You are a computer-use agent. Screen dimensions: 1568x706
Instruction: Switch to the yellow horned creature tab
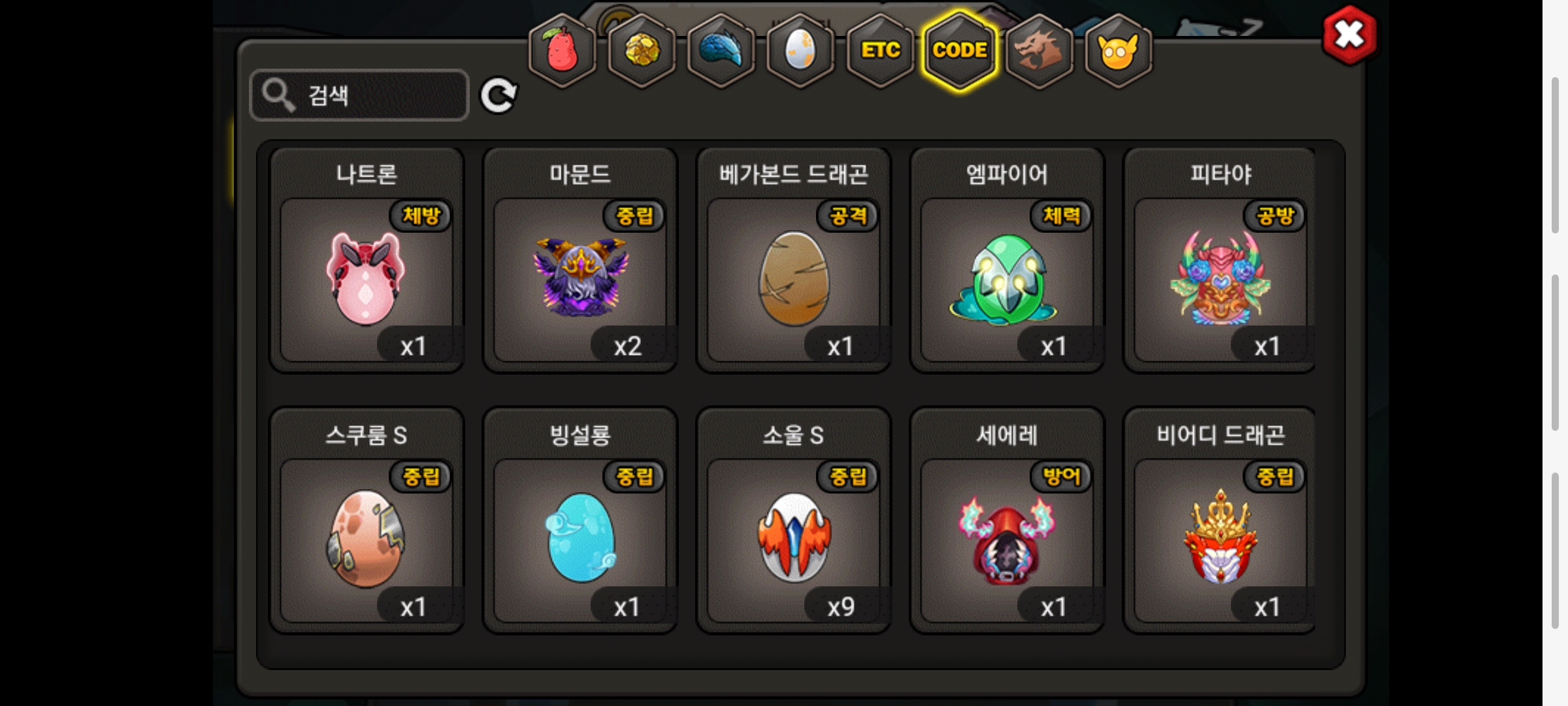click(1118, 51)
